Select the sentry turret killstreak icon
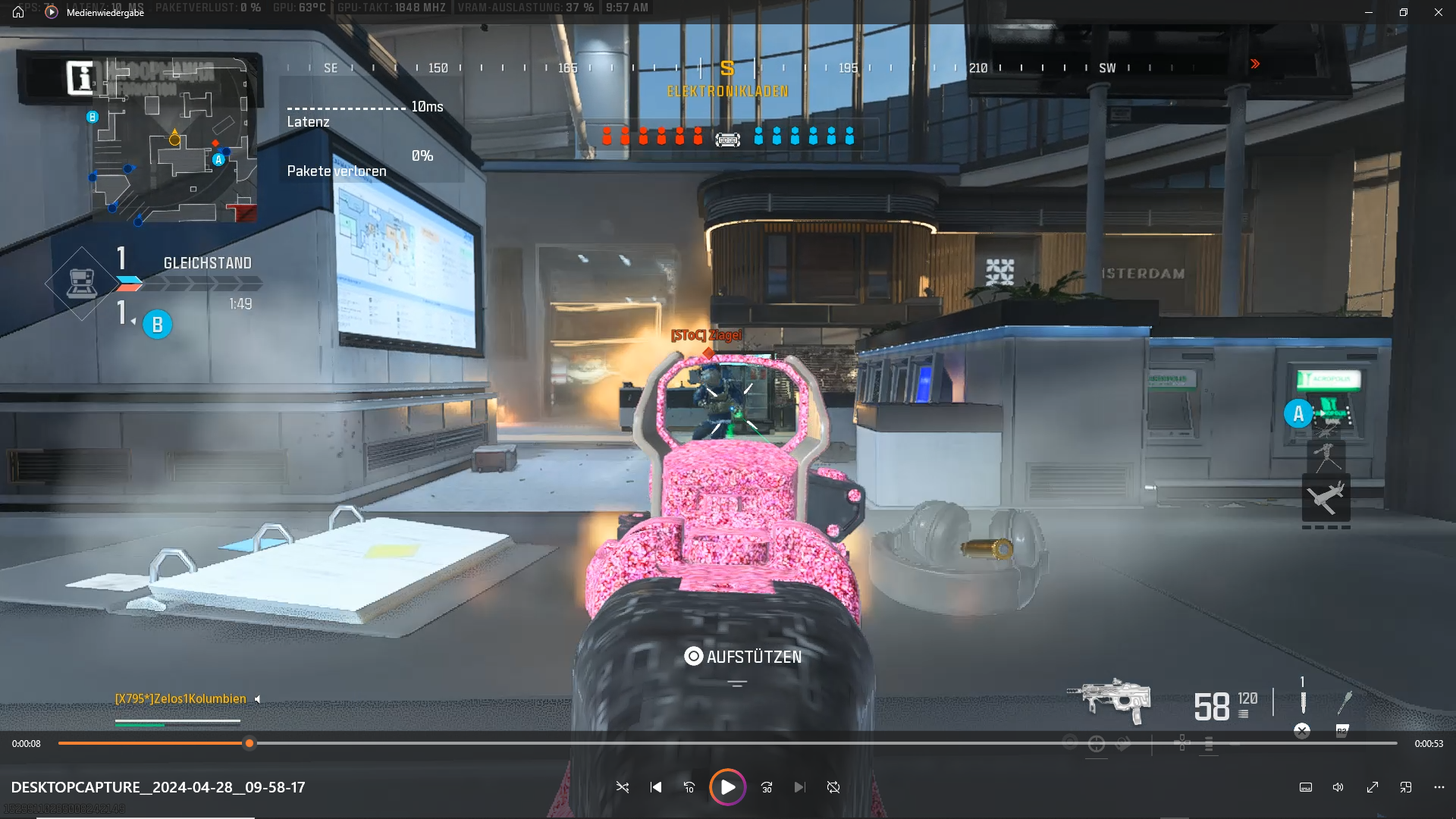This screenshot has height=819, width=1456. click(x=1326, y=457)
